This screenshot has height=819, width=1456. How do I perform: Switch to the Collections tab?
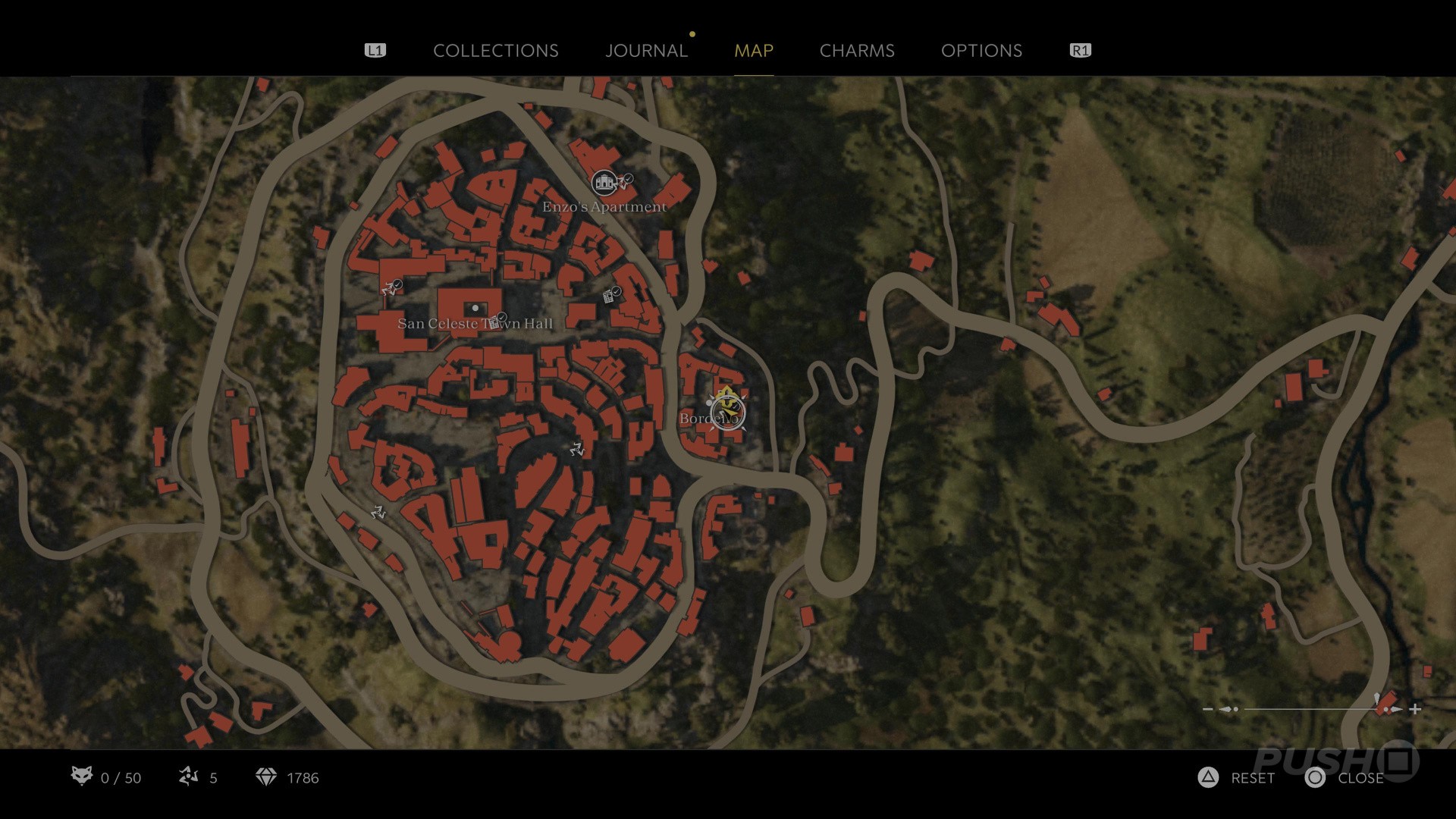click(x=495, y=51)
